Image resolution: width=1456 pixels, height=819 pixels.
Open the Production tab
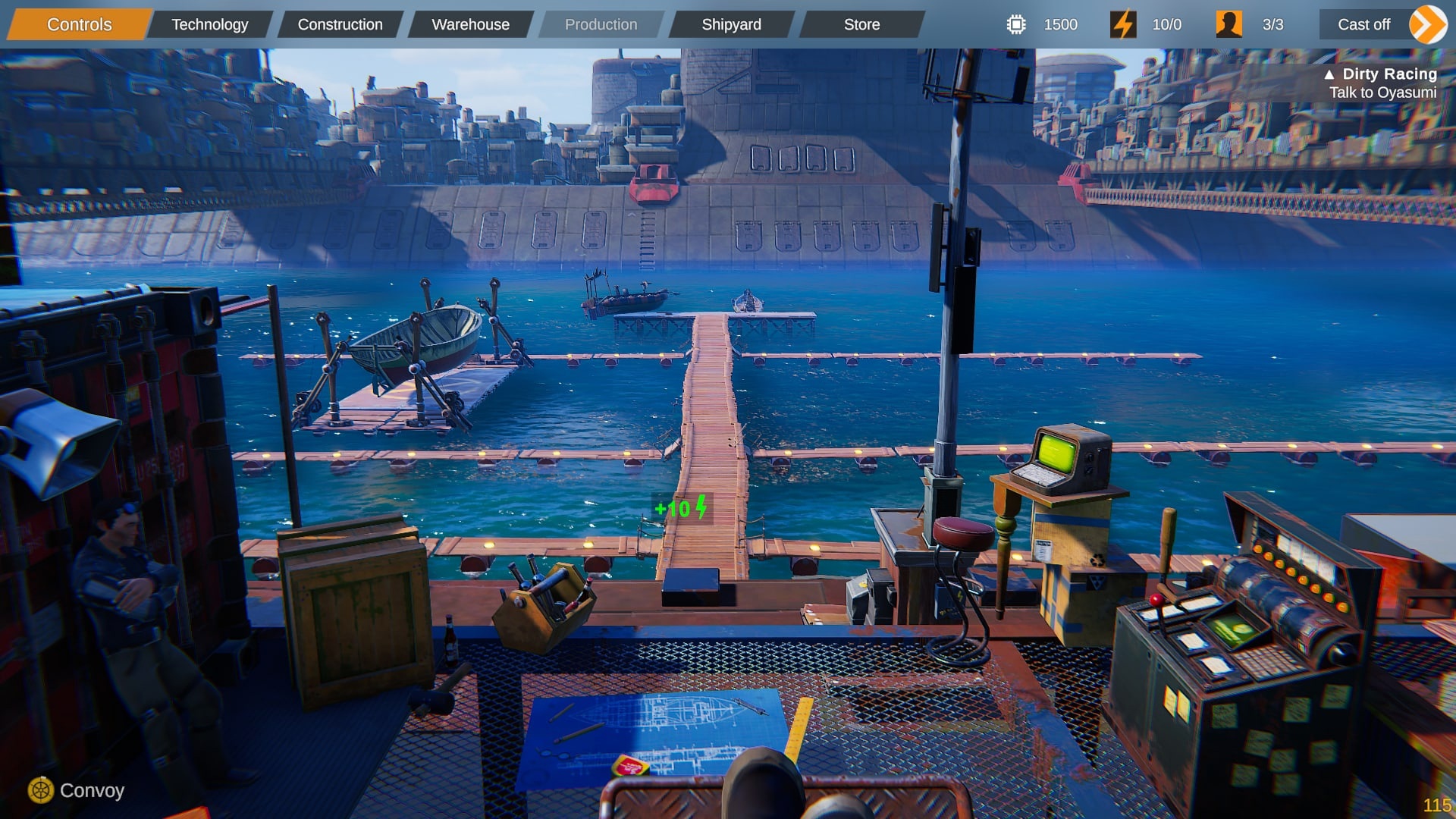pyautogui.click(x=601, y=24)
